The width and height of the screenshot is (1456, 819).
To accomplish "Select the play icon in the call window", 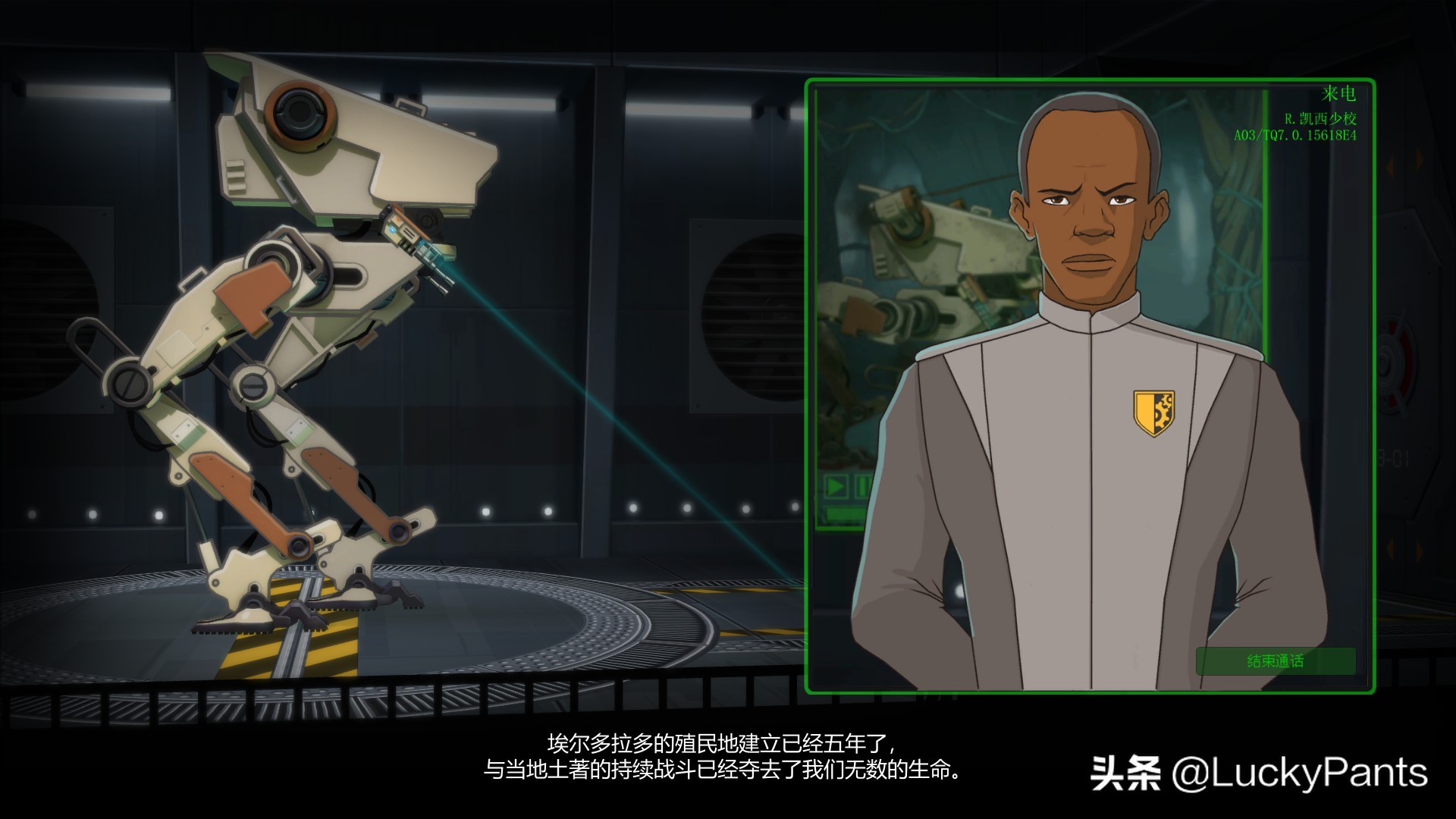I will (x=835, y=487).
